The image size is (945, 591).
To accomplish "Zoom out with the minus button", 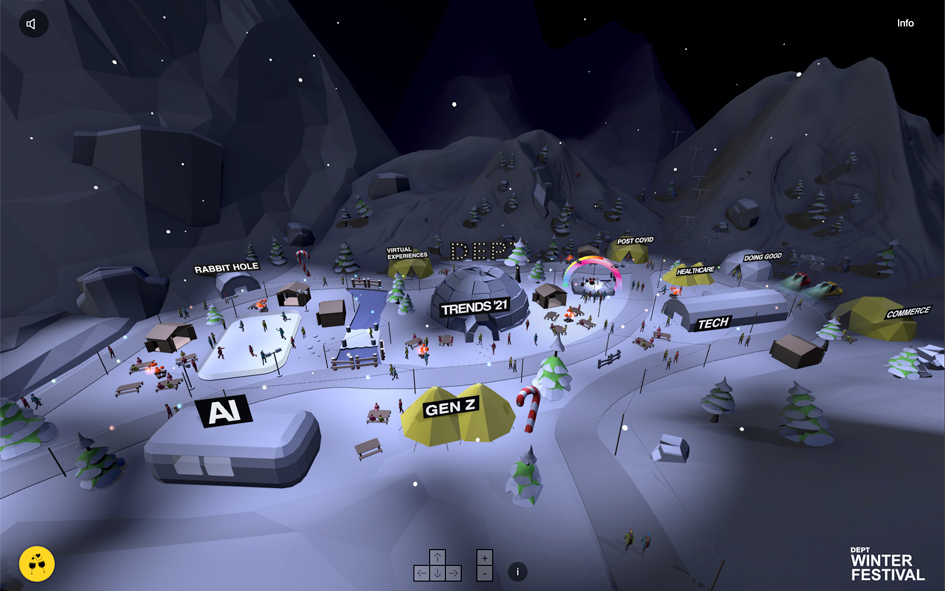I will tap(485, 573).
